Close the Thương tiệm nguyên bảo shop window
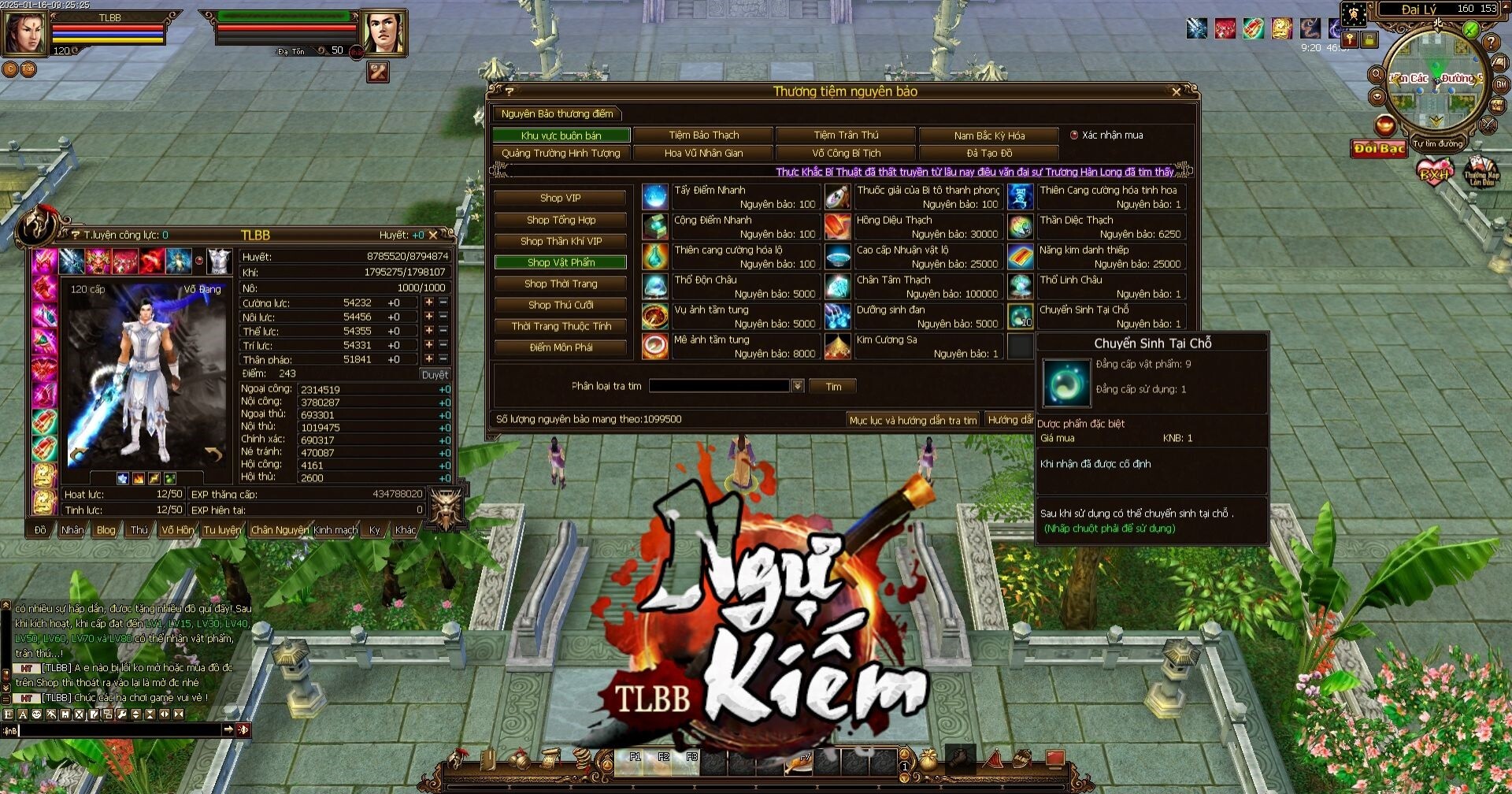1512x794 pixels. point(1177,92)
